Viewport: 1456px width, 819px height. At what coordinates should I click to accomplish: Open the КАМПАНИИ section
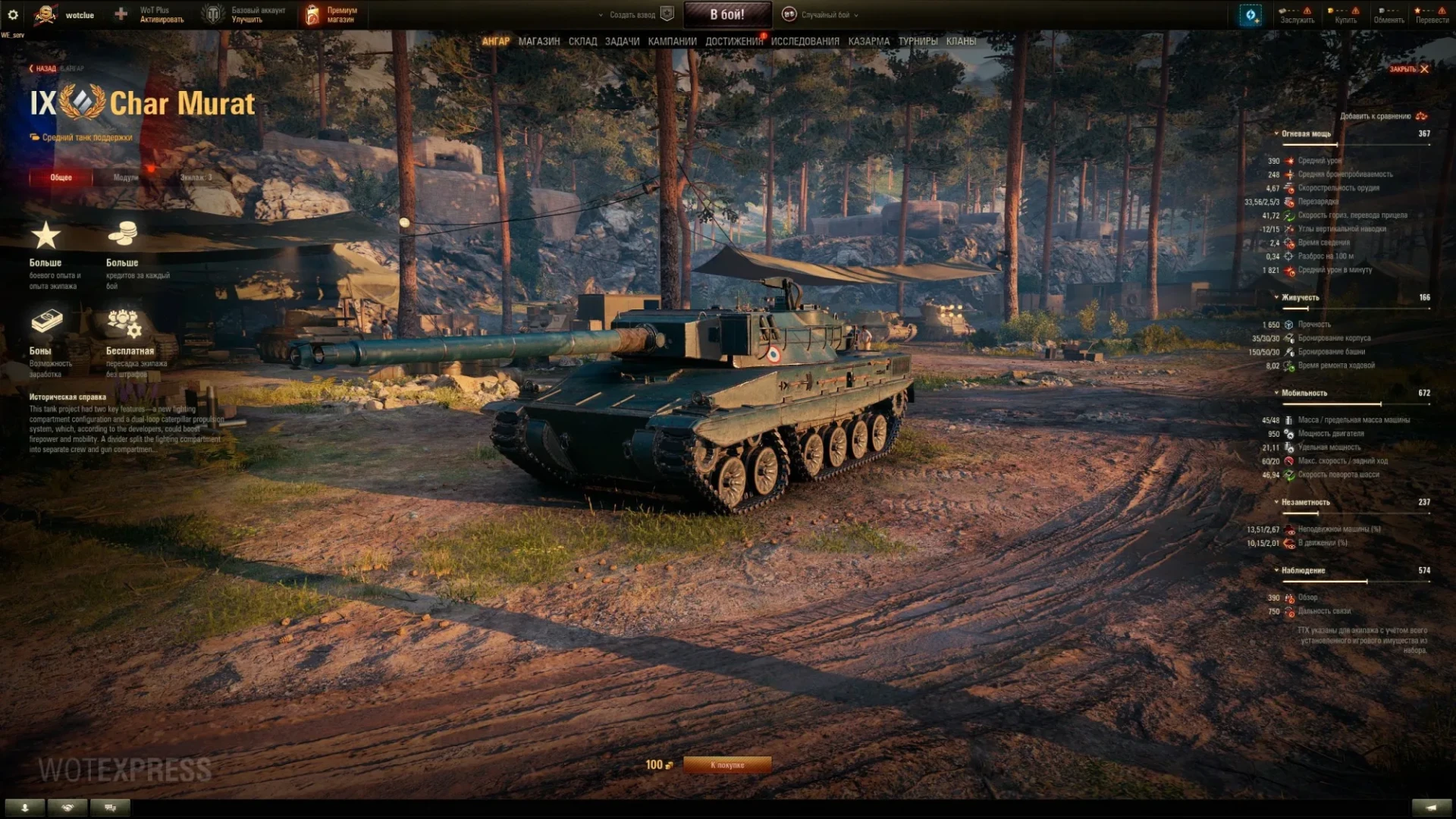tap(672, 42)
